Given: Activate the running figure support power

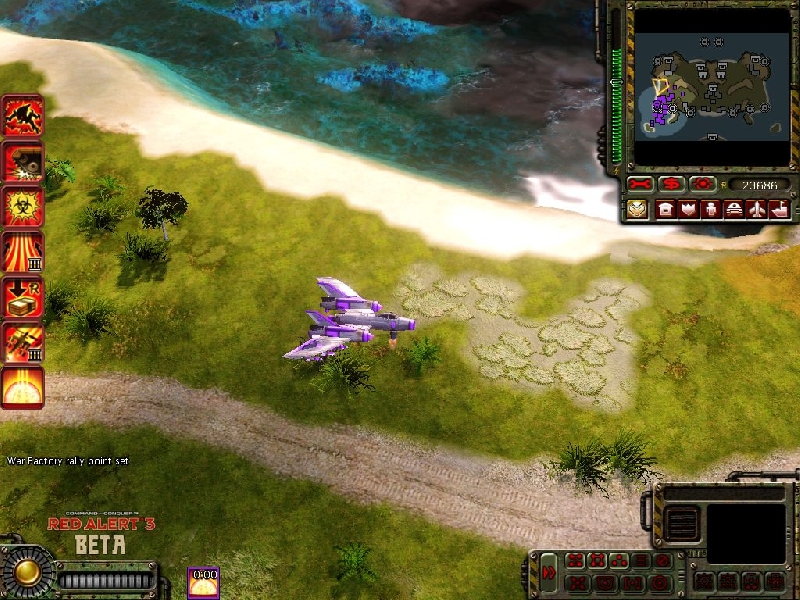Looking at the screenshot, I should click(22, 116).
